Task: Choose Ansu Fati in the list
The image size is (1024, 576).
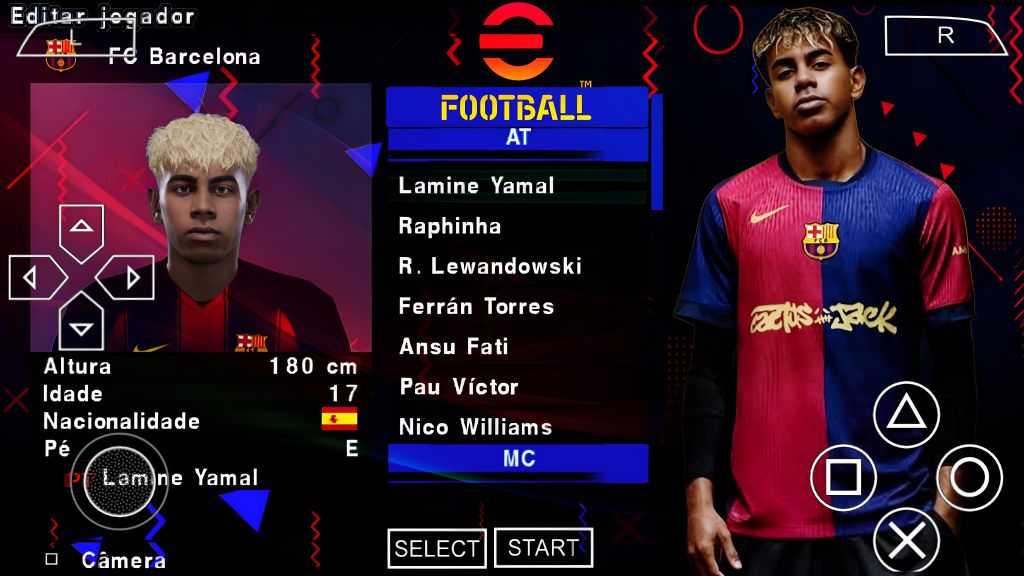Action: [x=453, y=346]
